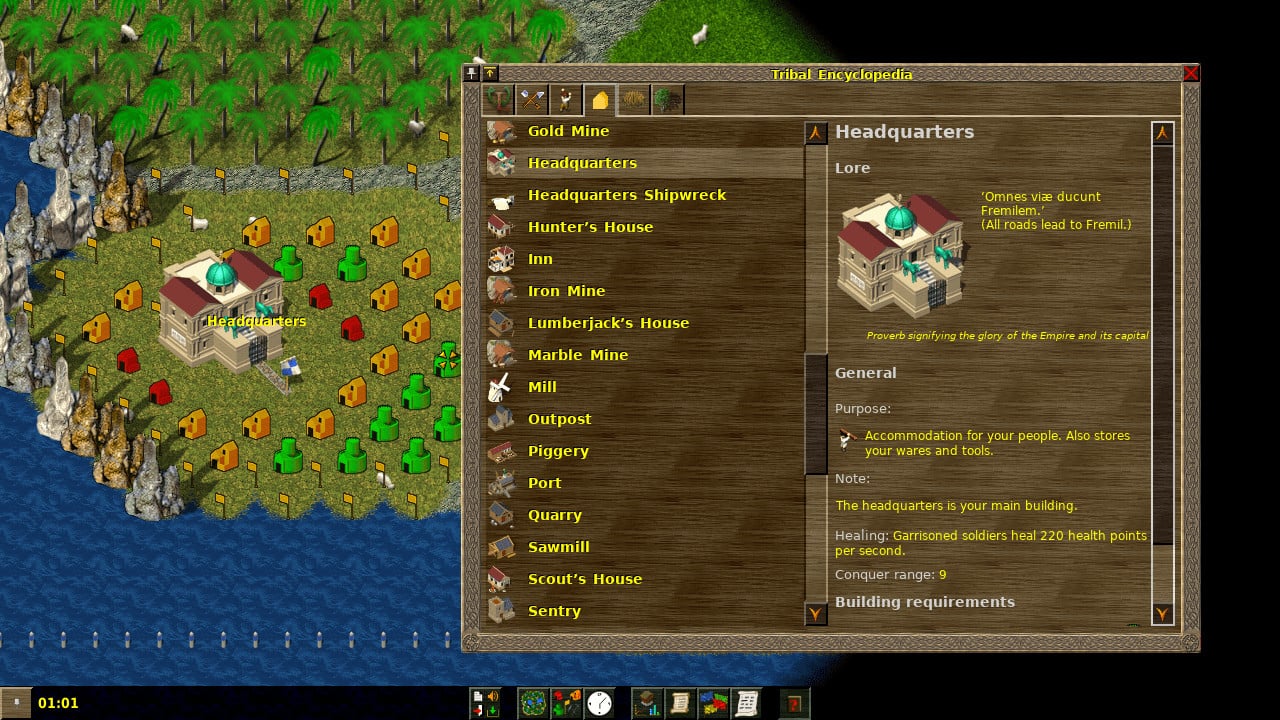Image resolution: width=1280 pixels, height=720 pixels.
Task: Switch to the workers tab in the encyclopedia
Action: 564,98
